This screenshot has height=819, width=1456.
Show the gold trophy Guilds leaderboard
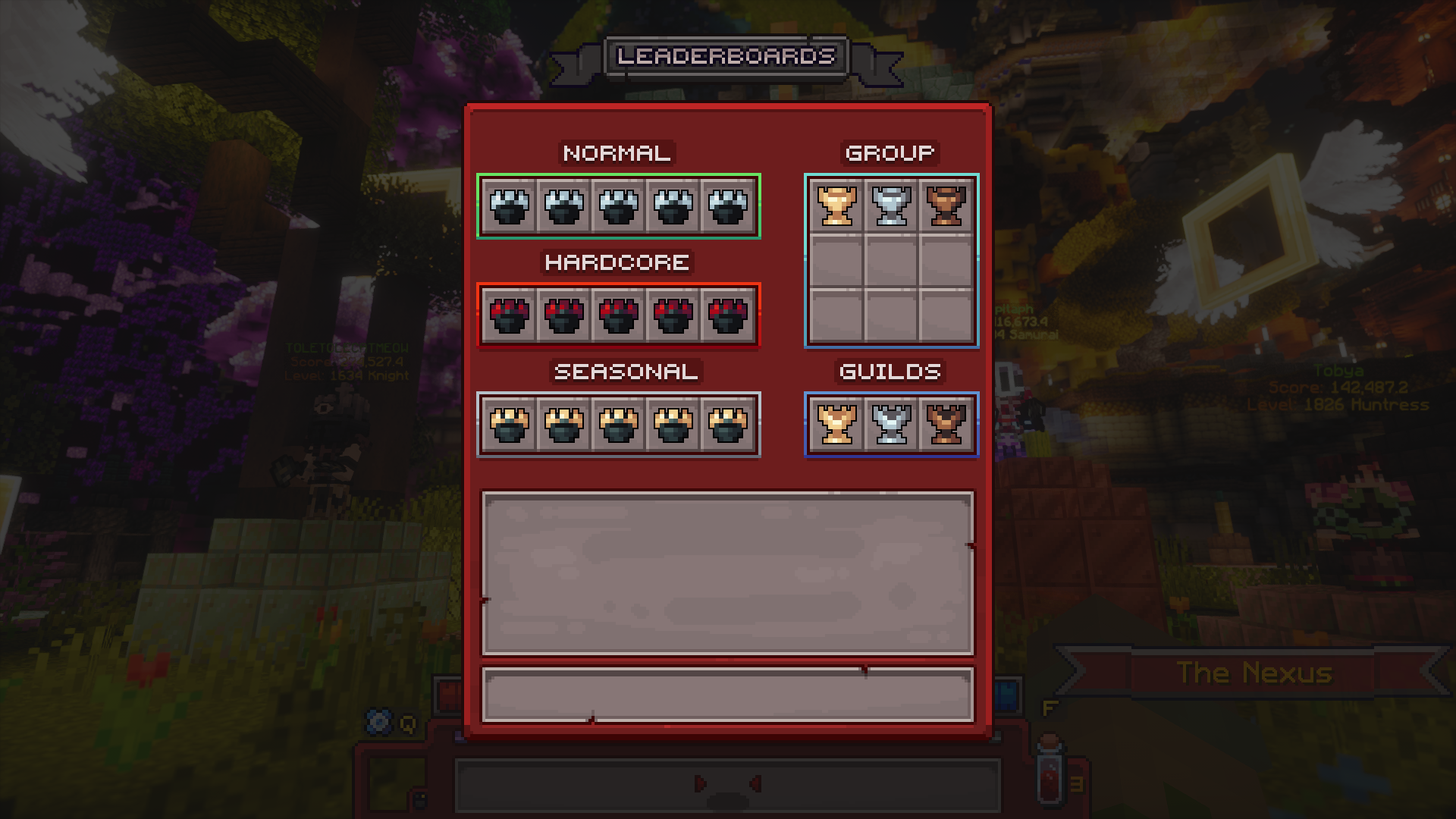836,424
